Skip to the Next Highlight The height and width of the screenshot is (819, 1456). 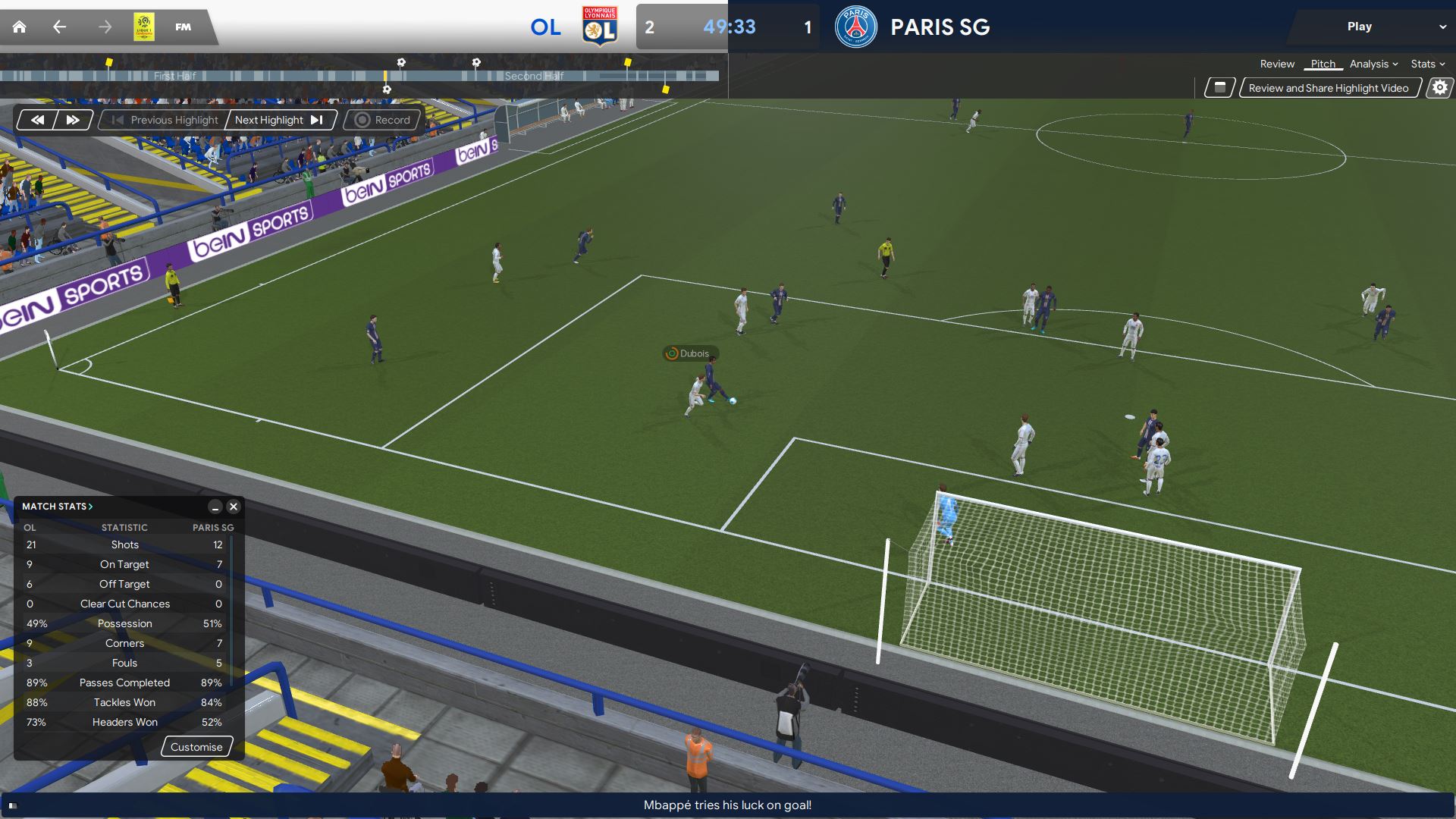tap(279, 120)
